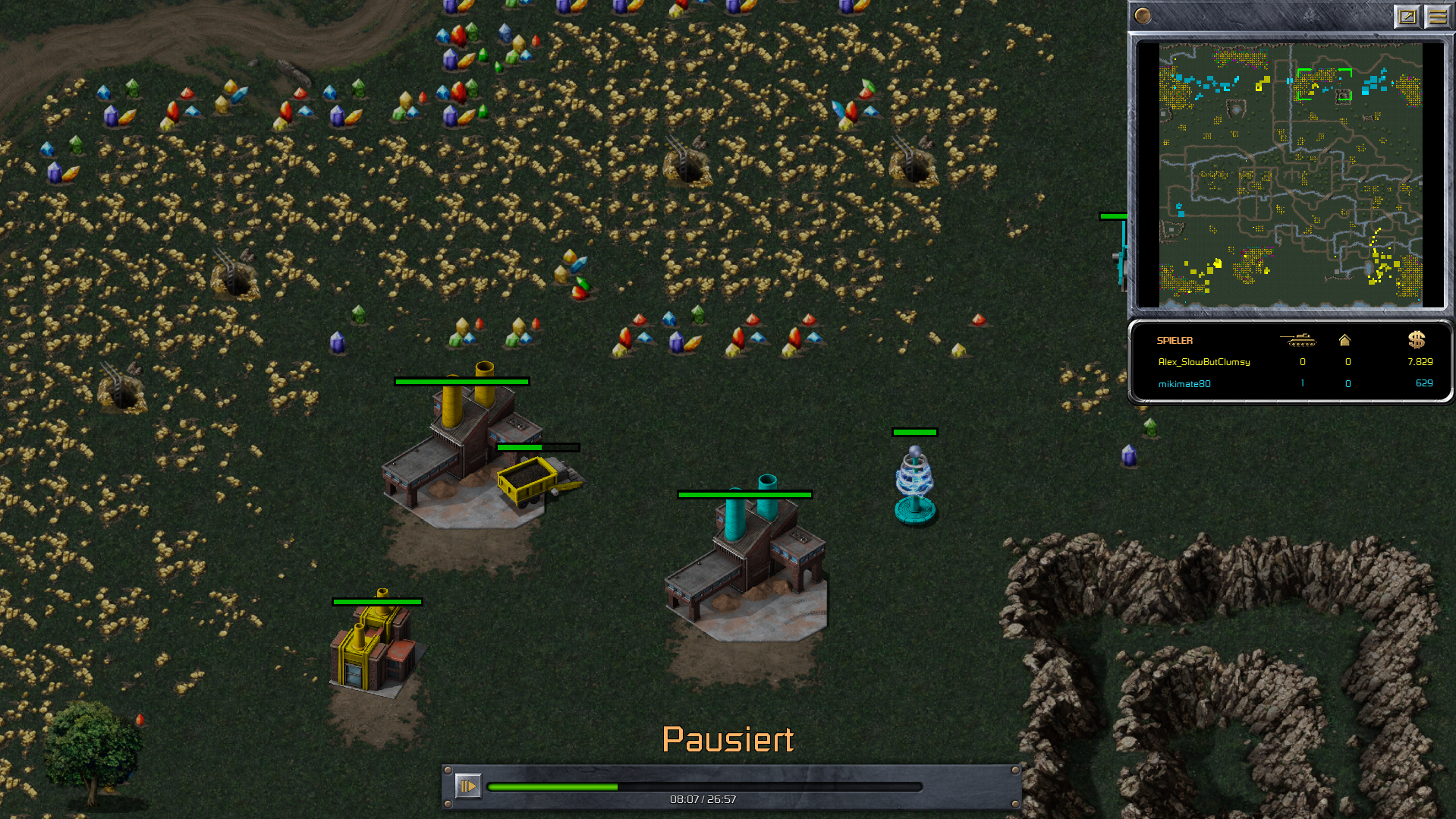This screenshot has height=819, width=1456.
Task: Click the arrow-in-box button beside the menu
Action: pos(1407,16)
